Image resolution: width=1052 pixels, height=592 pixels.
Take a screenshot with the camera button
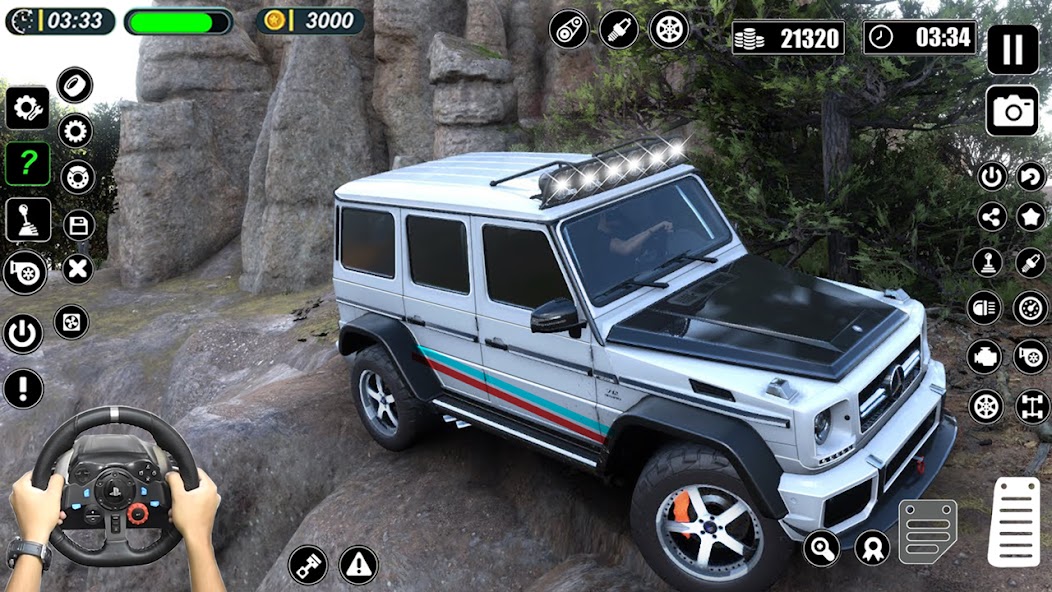click(1012, 111)
